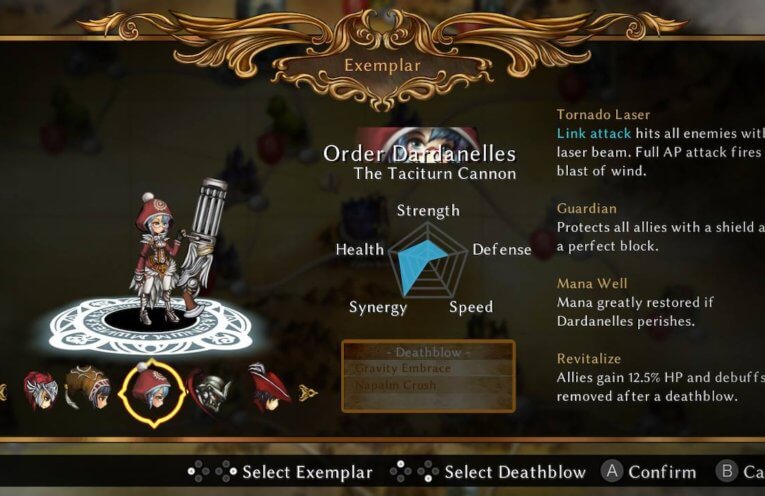Click the right arrow of the exemplar list
Image resolution: width=765 pixels, height=496 pixels.
point(308,392)
